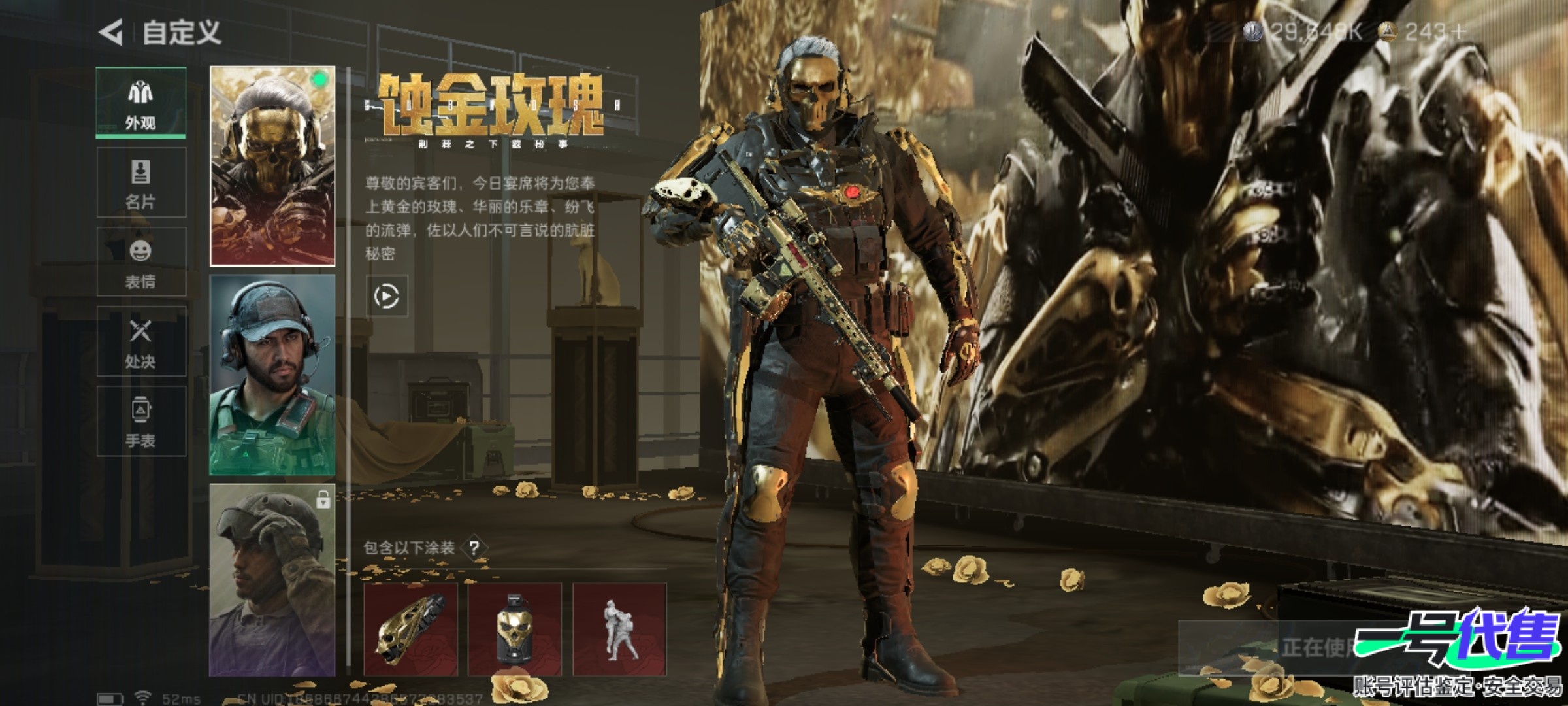The width and height of the screenshot is (1568, 706).
Task: Choose the bearded operator with cap skin
Action: pos(272,375)
